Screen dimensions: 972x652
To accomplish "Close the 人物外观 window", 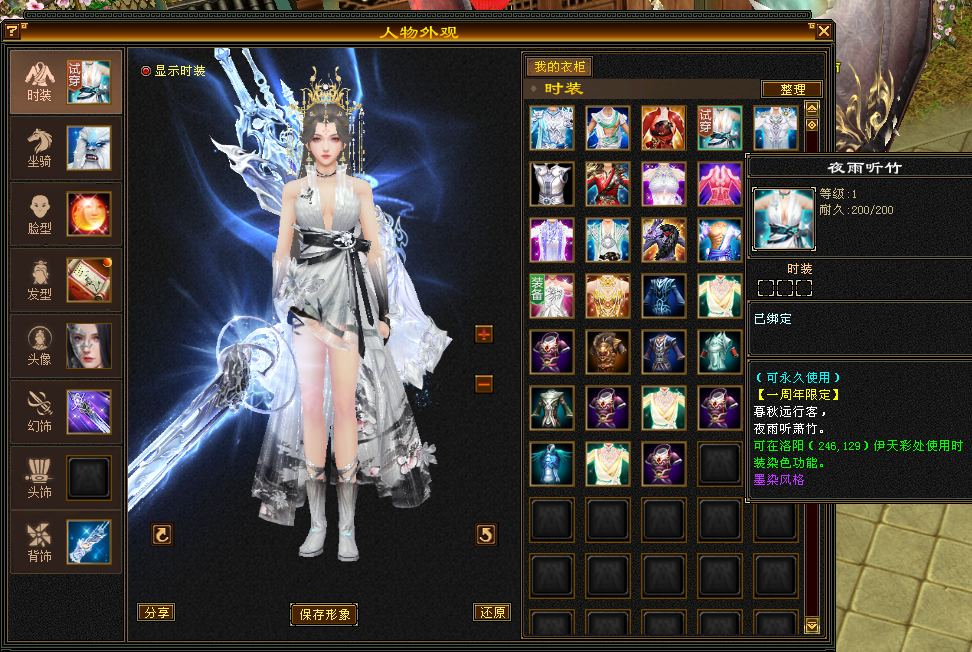I will point(824,31).
